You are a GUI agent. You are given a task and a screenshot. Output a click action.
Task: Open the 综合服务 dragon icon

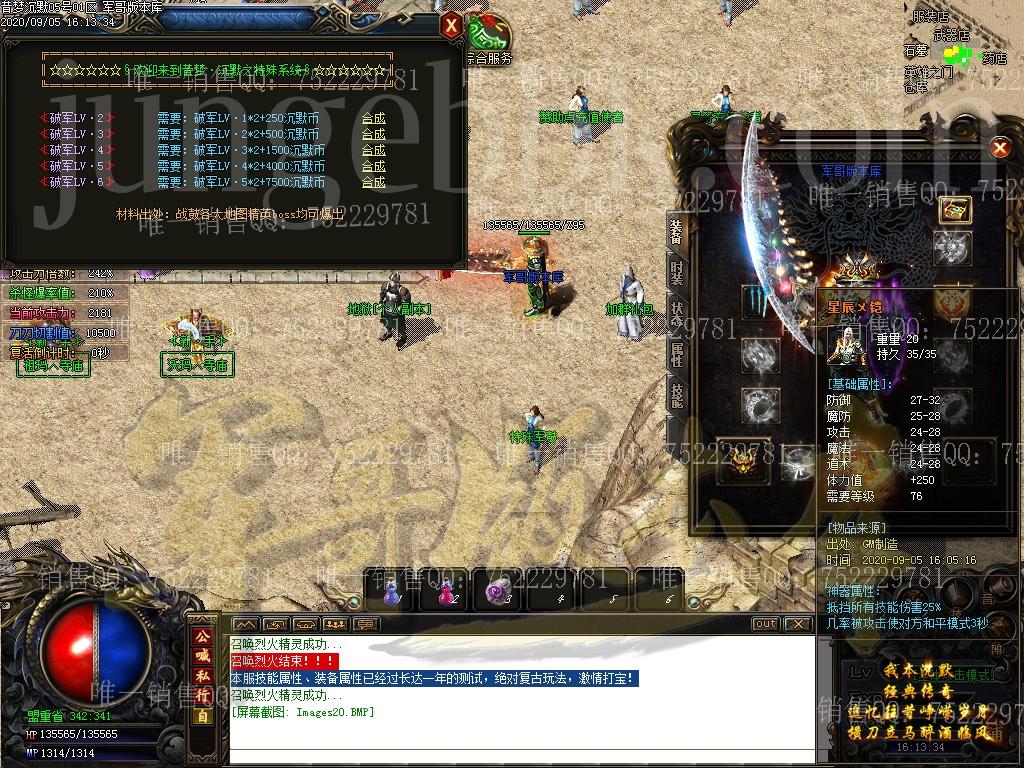490,36
